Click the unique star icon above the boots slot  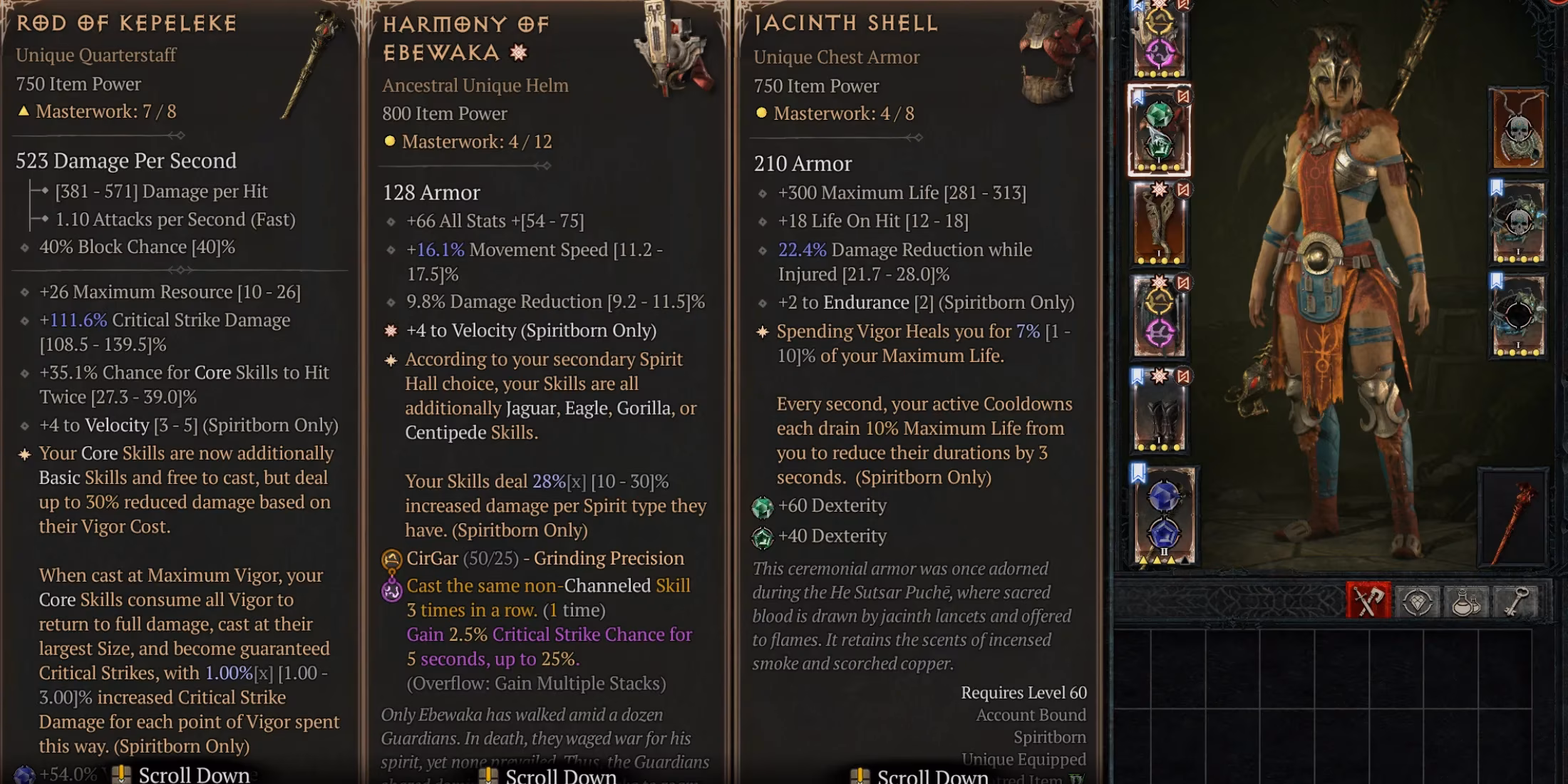tap(1160, 374)
